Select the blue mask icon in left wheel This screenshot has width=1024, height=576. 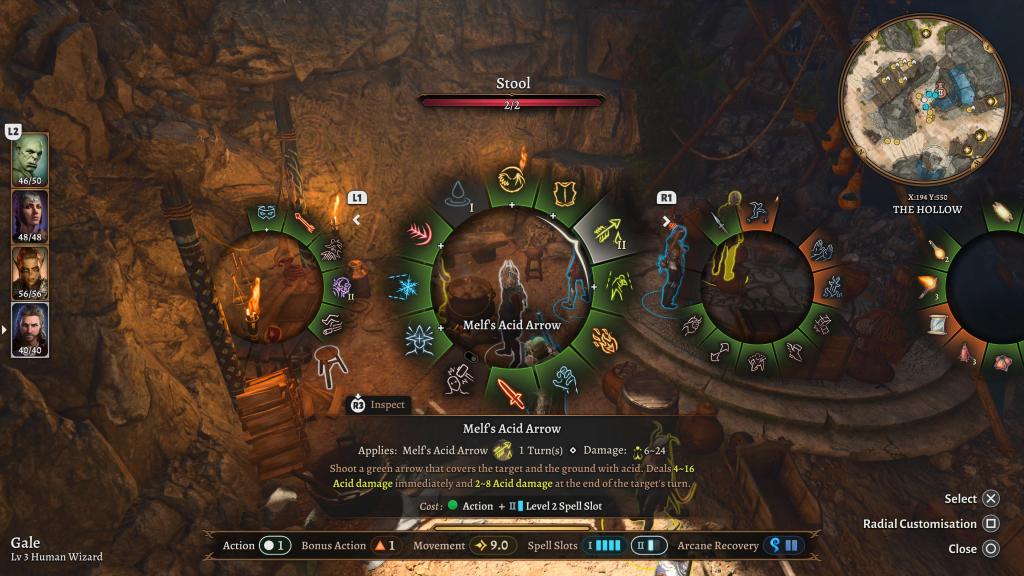point(268,212)
